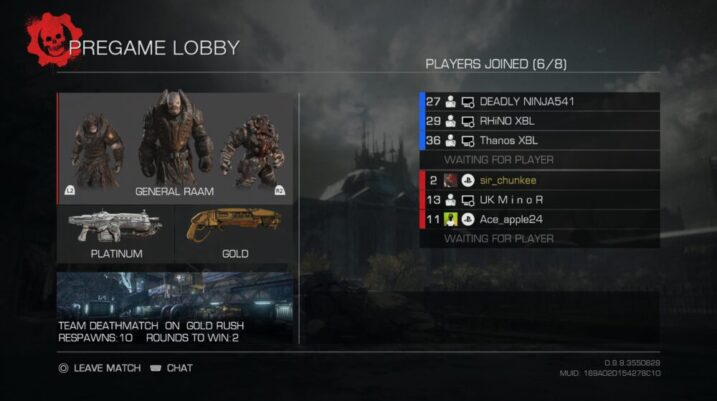Open the Gold Rush map preview

[175, 307]
